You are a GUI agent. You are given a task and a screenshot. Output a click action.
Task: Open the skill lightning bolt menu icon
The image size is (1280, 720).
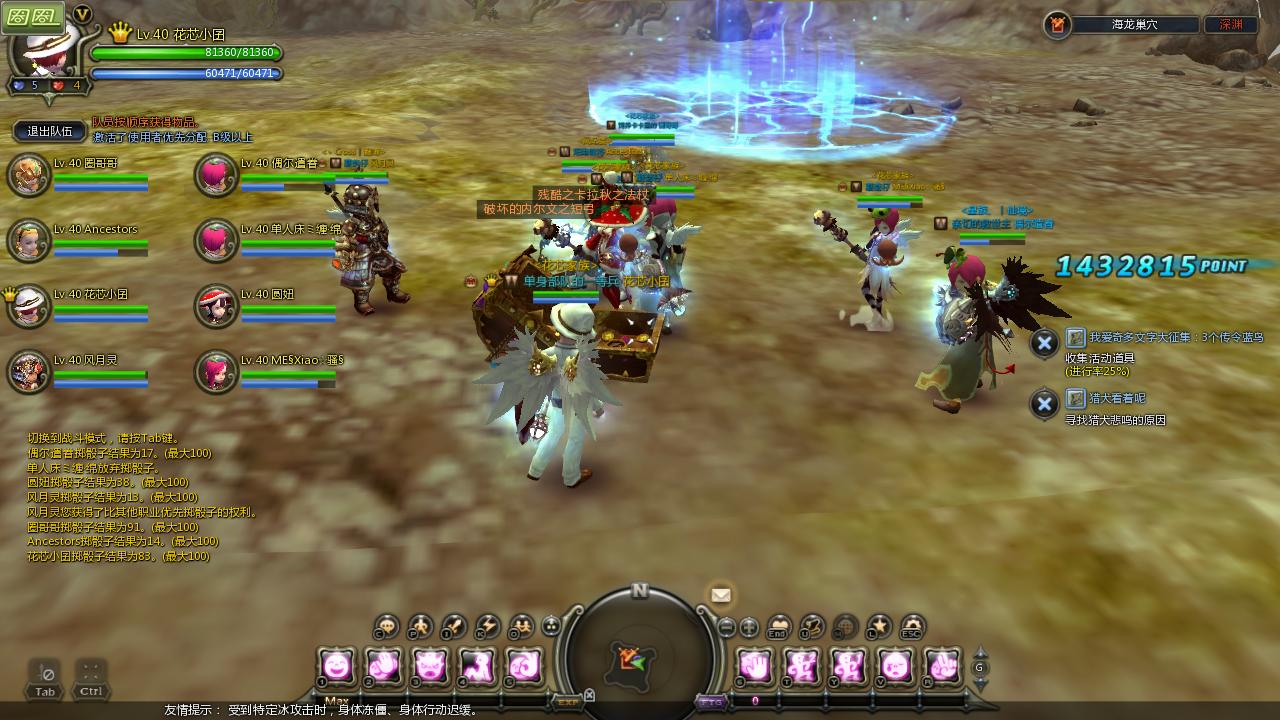click(x=487, y=627)
